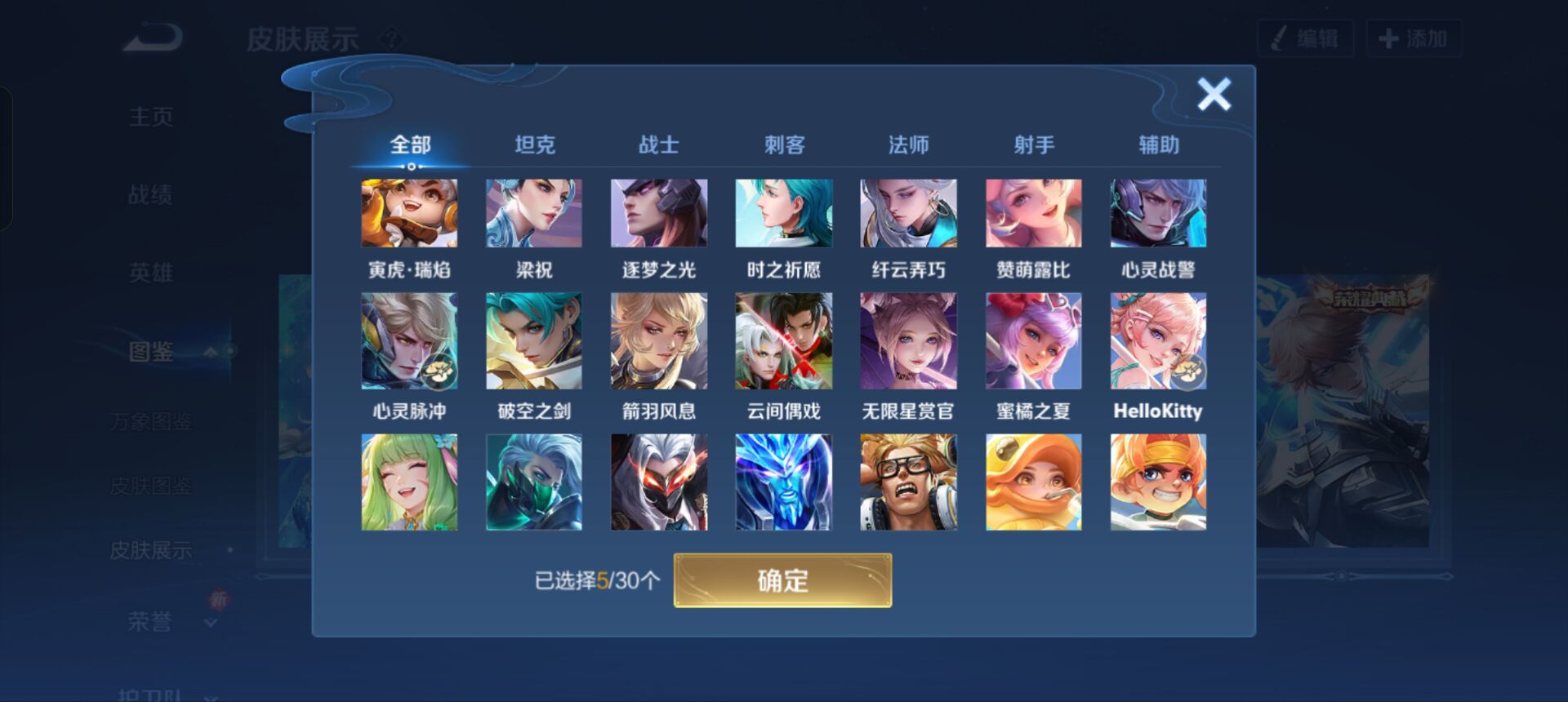
Task: Expand the 荣誉 sidebar section
Action: 211,623
